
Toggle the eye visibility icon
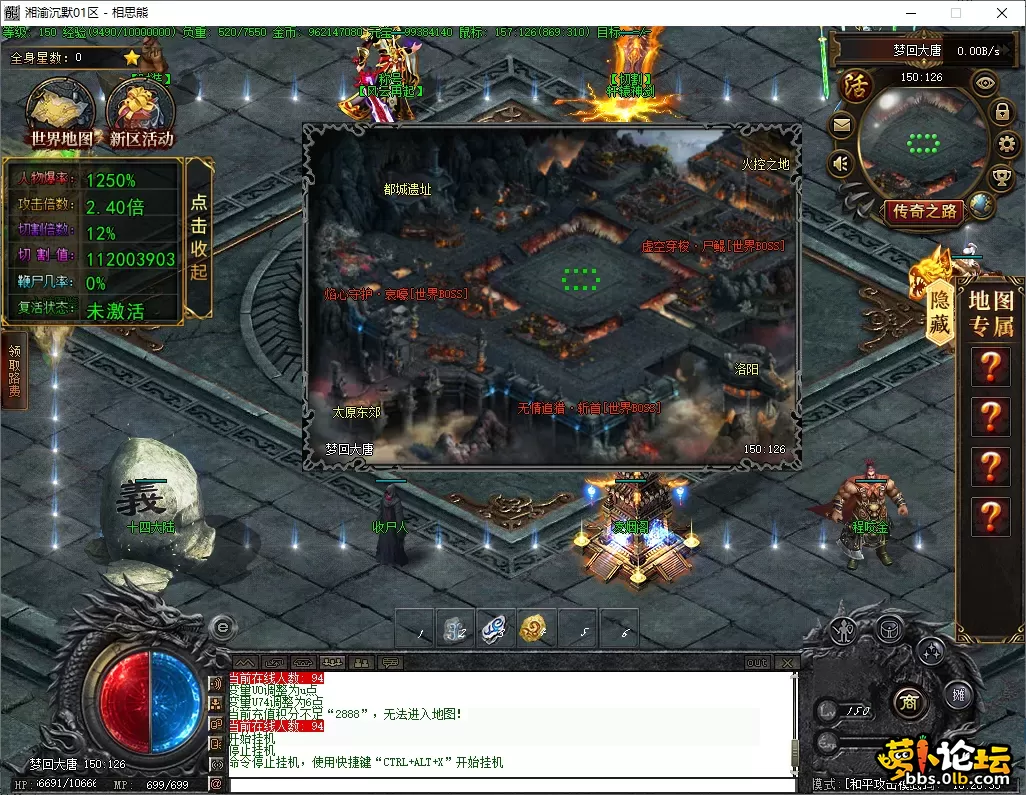pos(986,83)
